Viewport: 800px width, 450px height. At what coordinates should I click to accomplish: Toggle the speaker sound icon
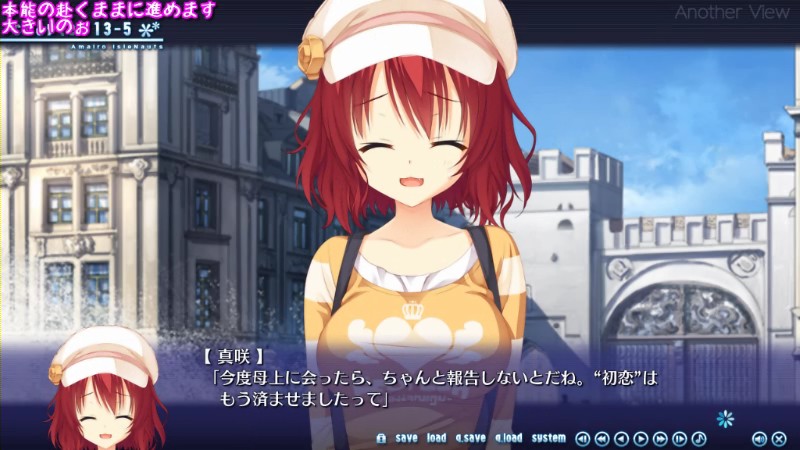tap(759, 438)
